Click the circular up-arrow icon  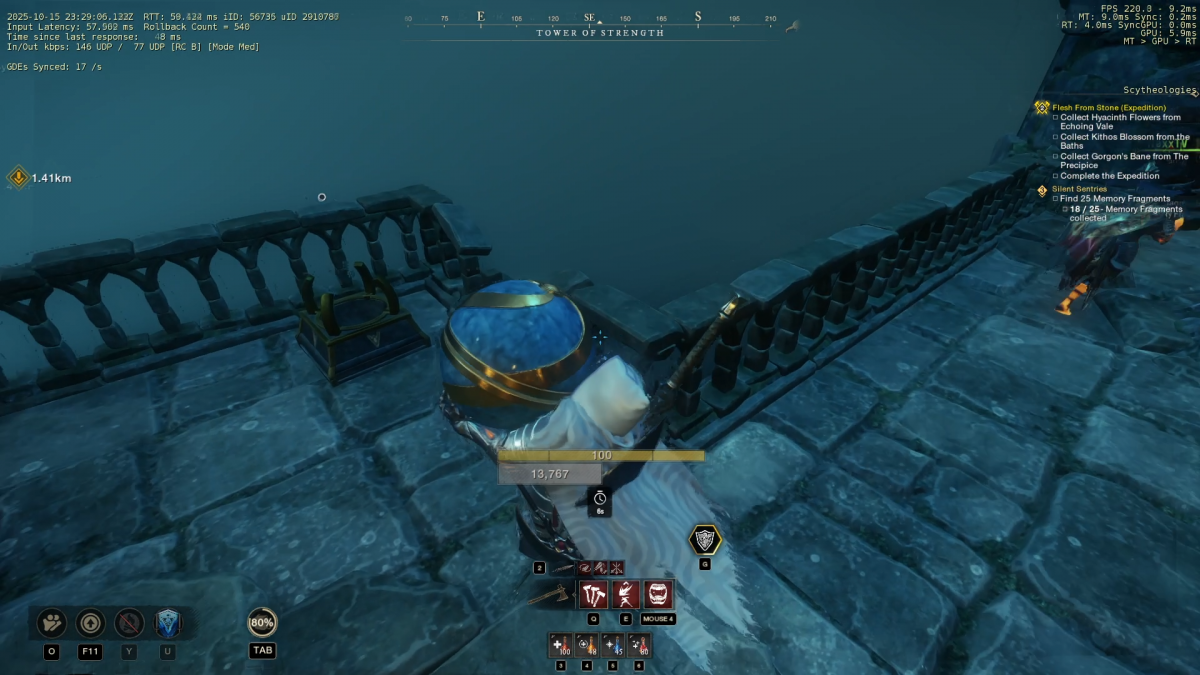90,623
